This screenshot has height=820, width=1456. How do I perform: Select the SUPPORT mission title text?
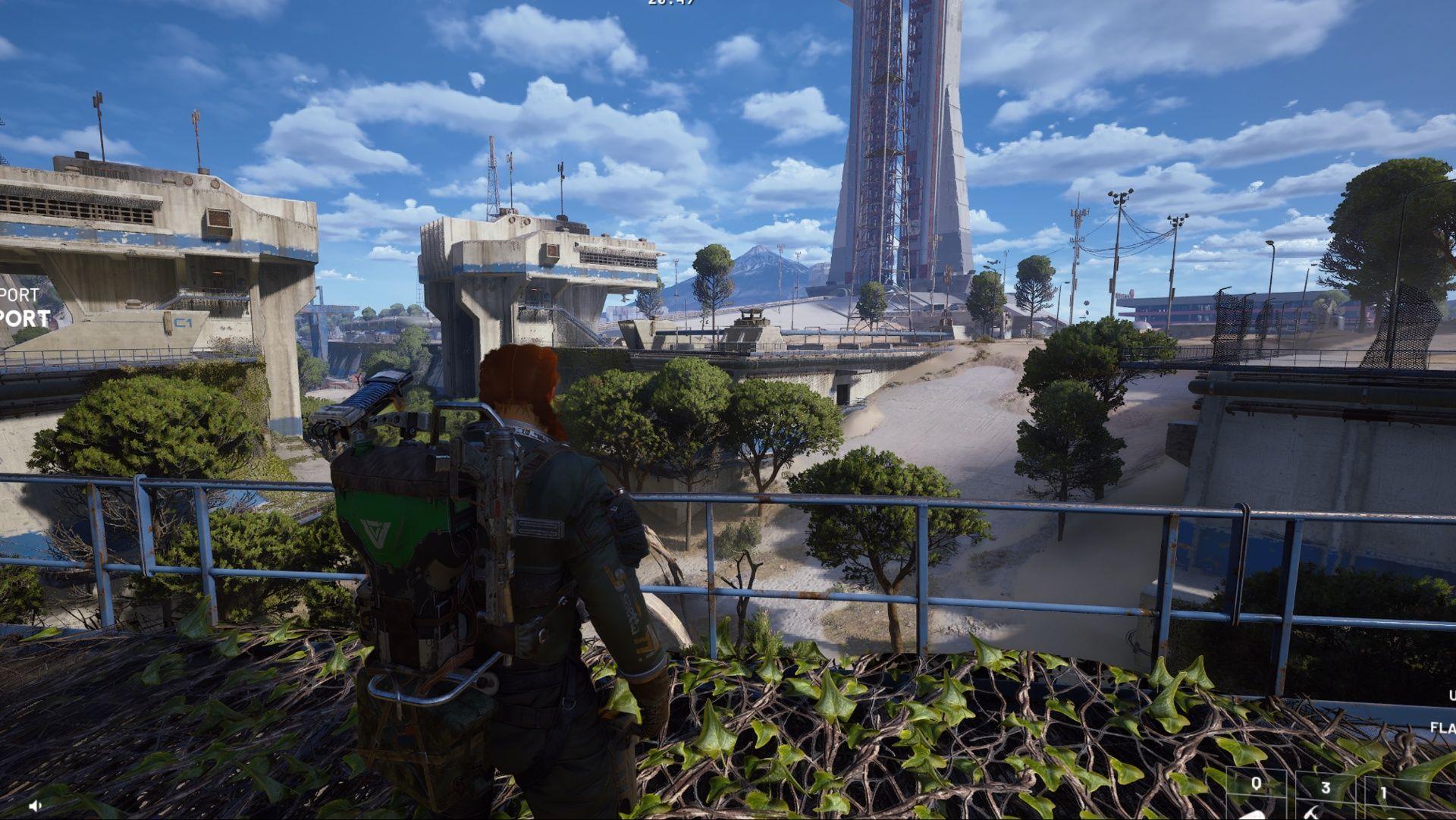[23, 317]
